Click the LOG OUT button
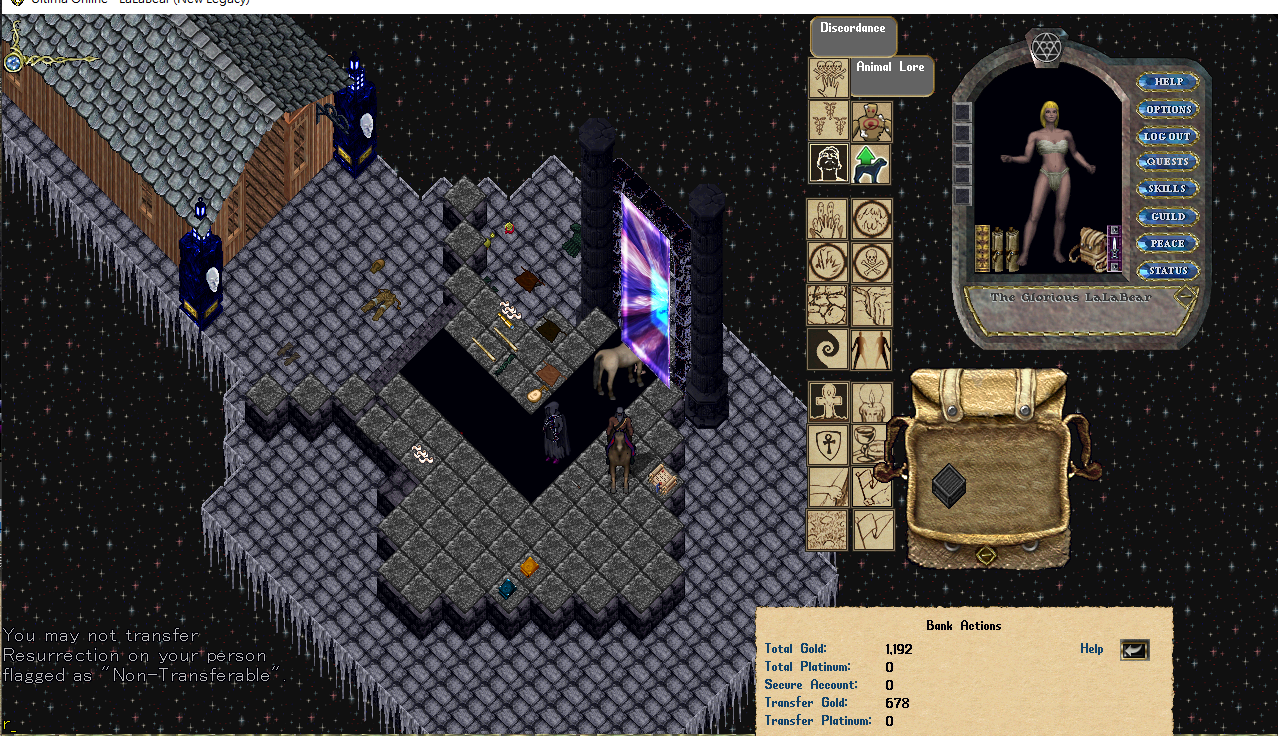1278x736 pixels. pos(1167,136)
